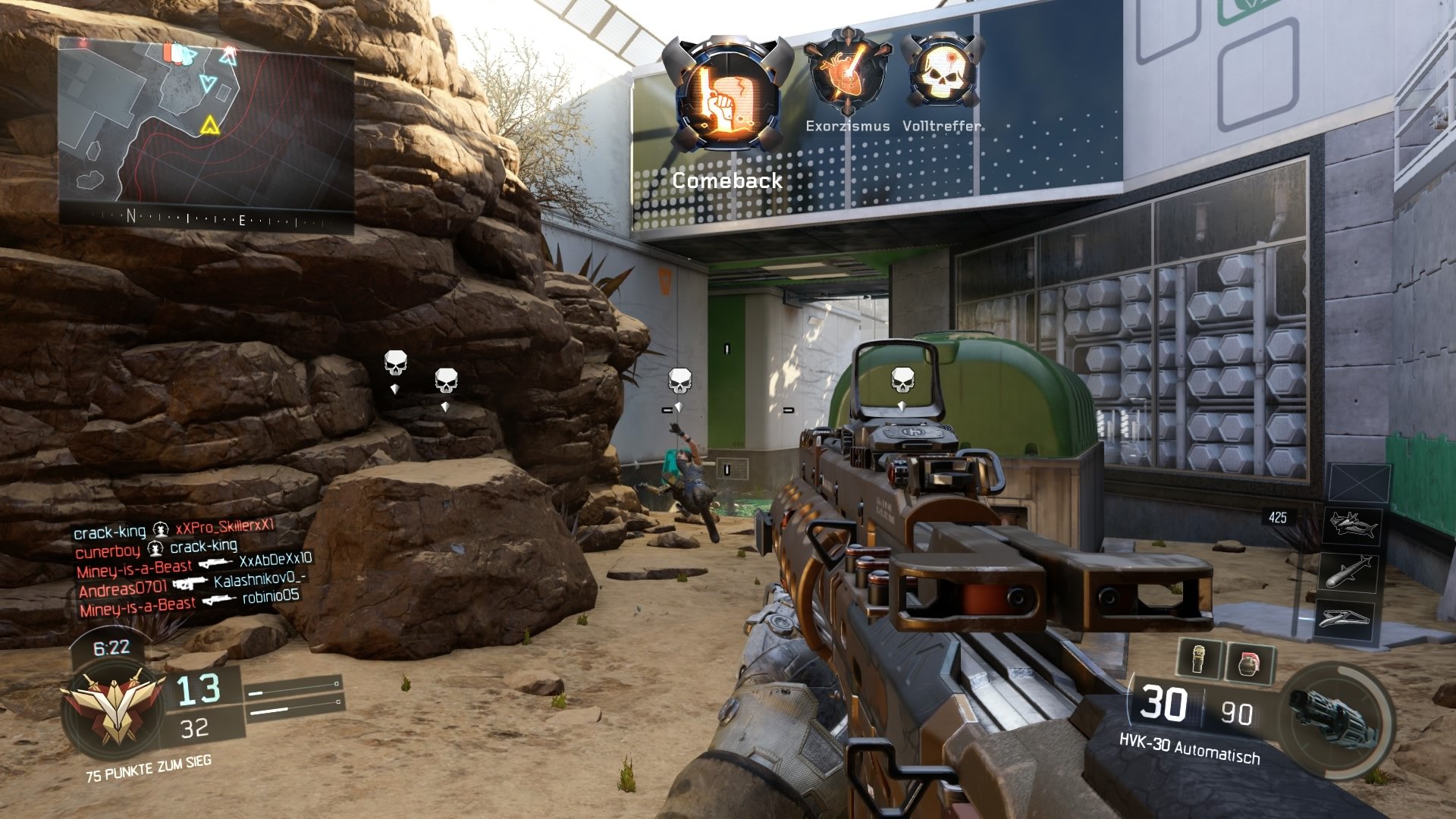This screenshot has height=819, width=1456.
Task: Click the Exorzismus heart medal
Action: point(847,72)
